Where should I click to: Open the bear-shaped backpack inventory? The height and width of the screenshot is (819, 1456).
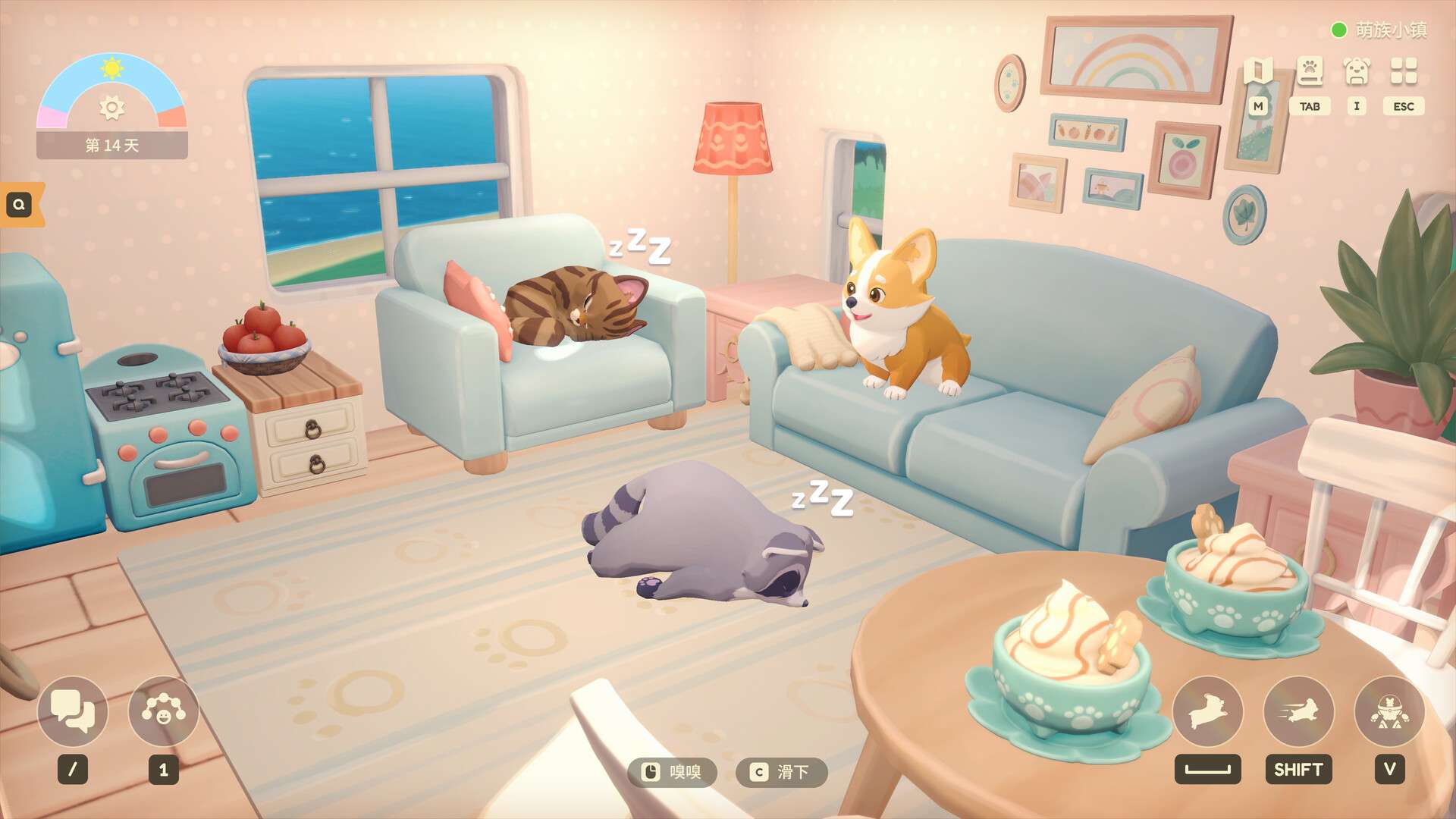(x=1357, y=72)
